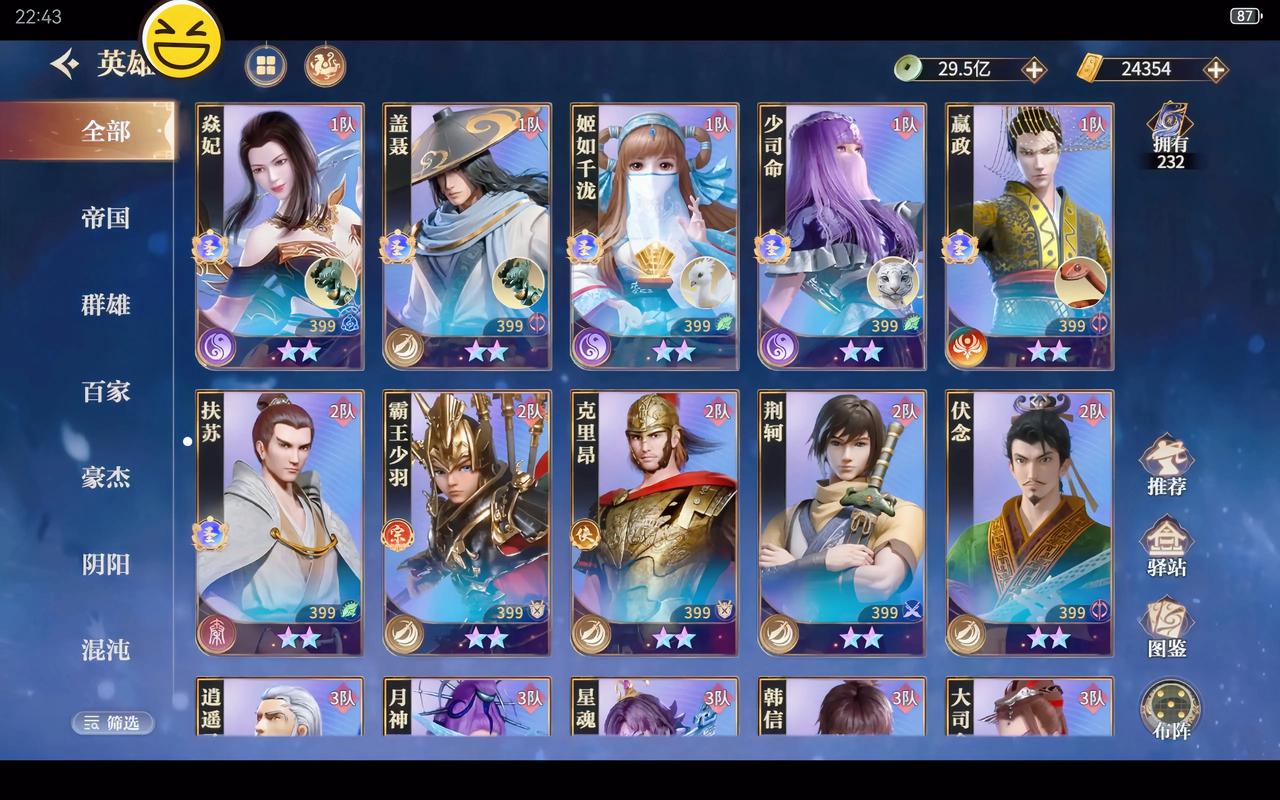Viewport: 1280px width, 800px height.
Task: Switch to the 帝国 faction tab
Action: coord(105,218)
